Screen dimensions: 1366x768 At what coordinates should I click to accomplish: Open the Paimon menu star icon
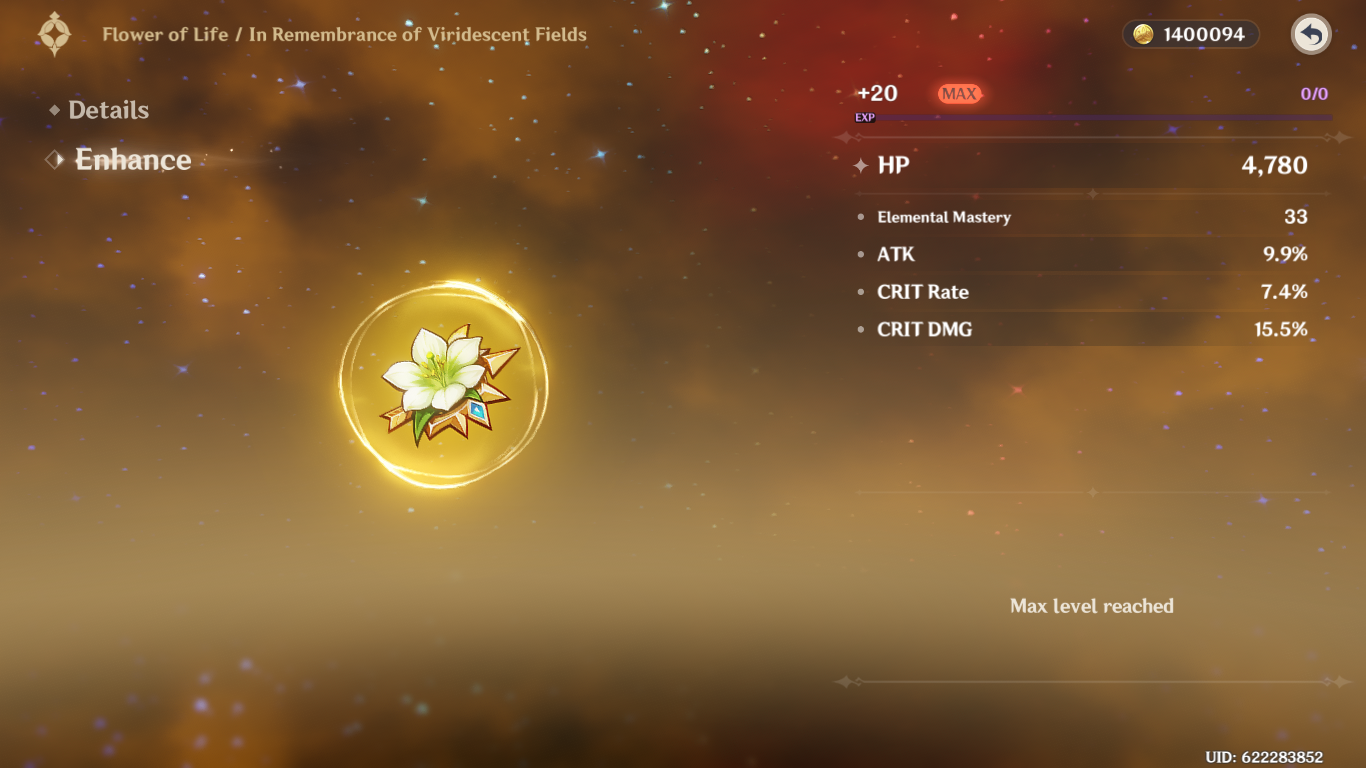(56, 33)
